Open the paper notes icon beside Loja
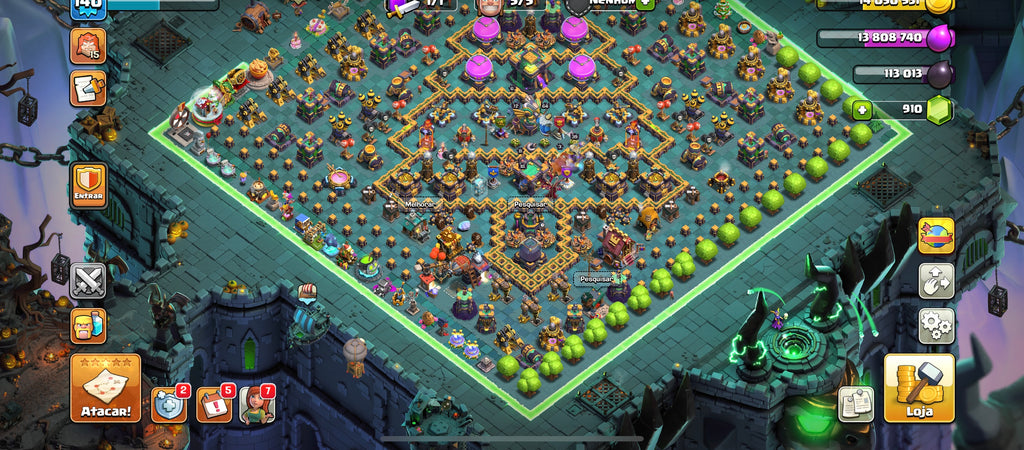This screenshot has height=450, width=1024. (x=855, y=403)
